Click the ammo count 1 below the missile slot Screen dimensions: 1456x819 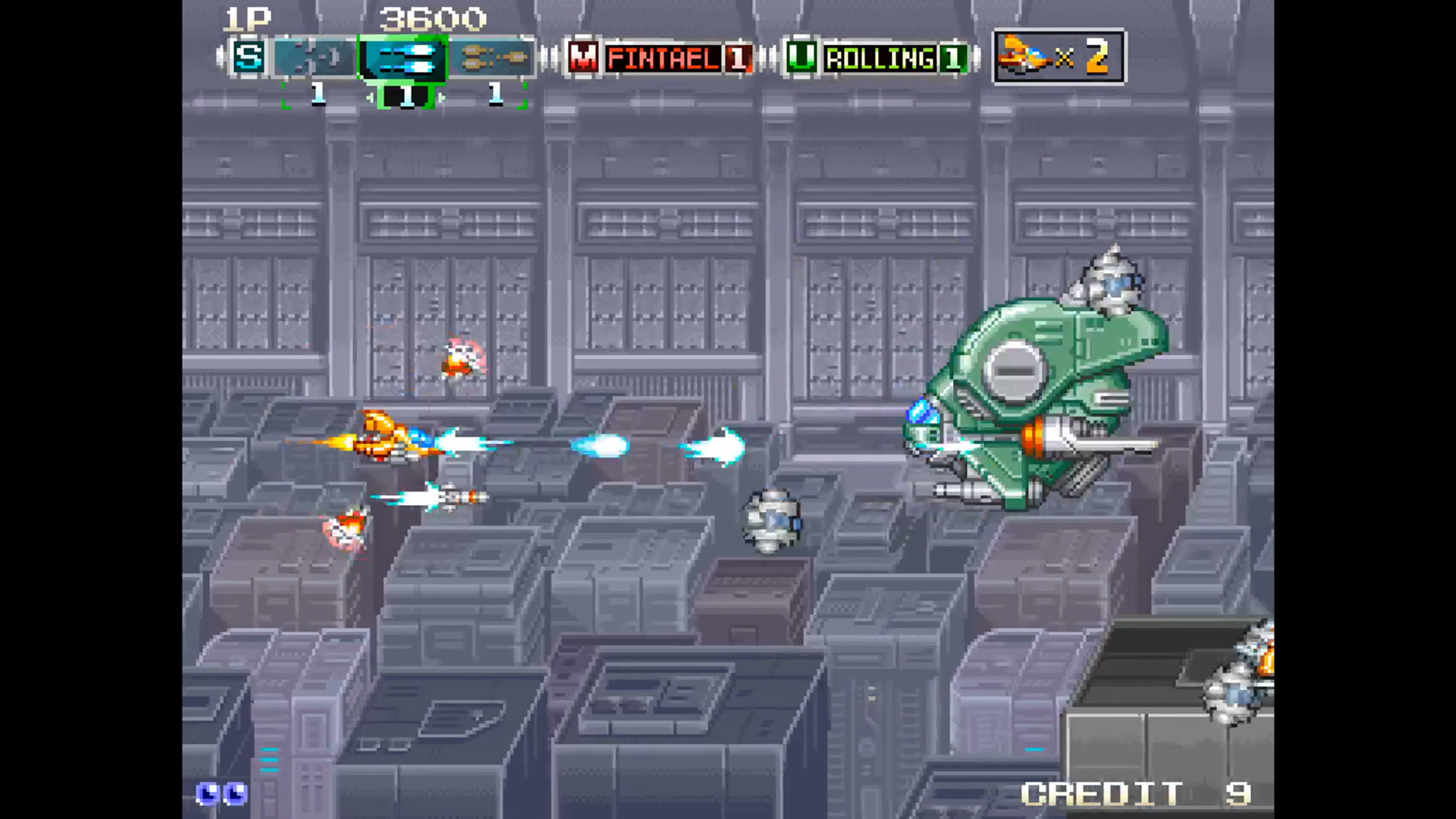point(496,94)
